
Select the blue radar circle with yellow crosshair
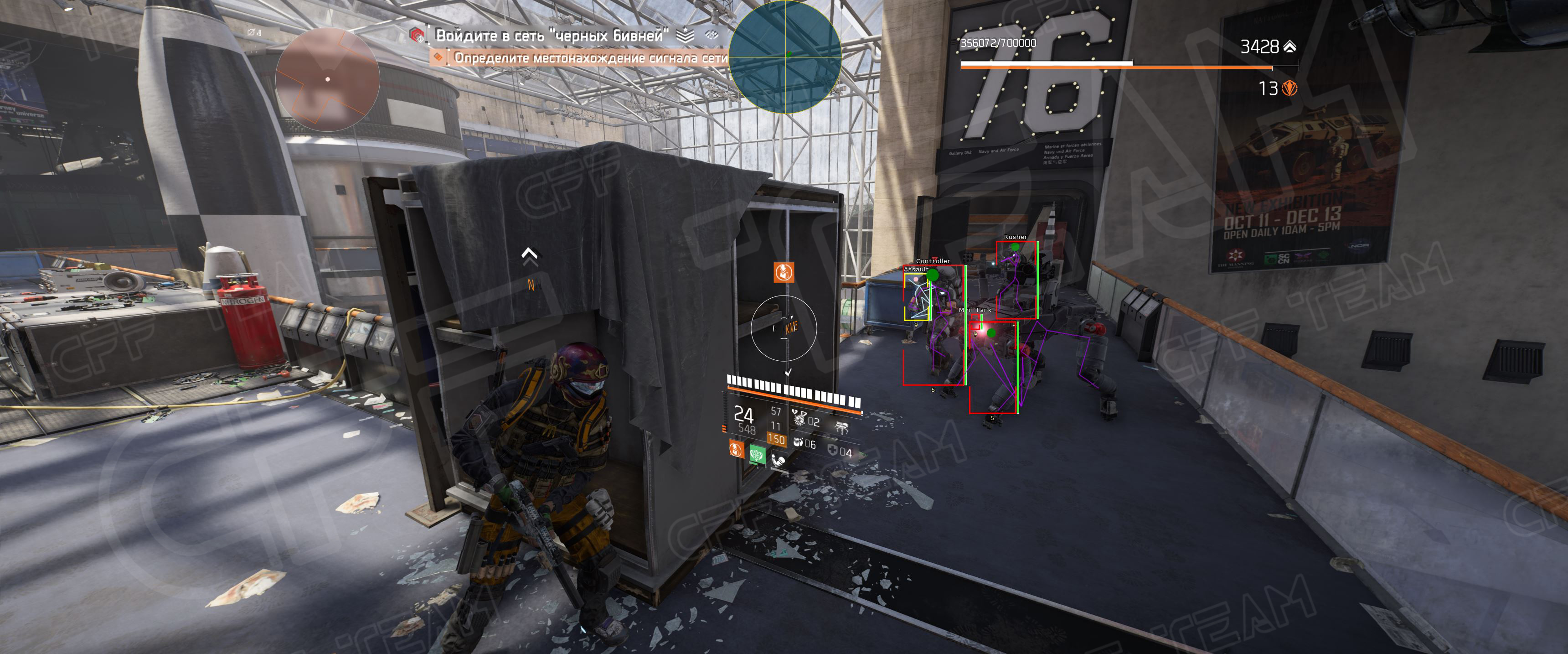(x=784, y=56)
